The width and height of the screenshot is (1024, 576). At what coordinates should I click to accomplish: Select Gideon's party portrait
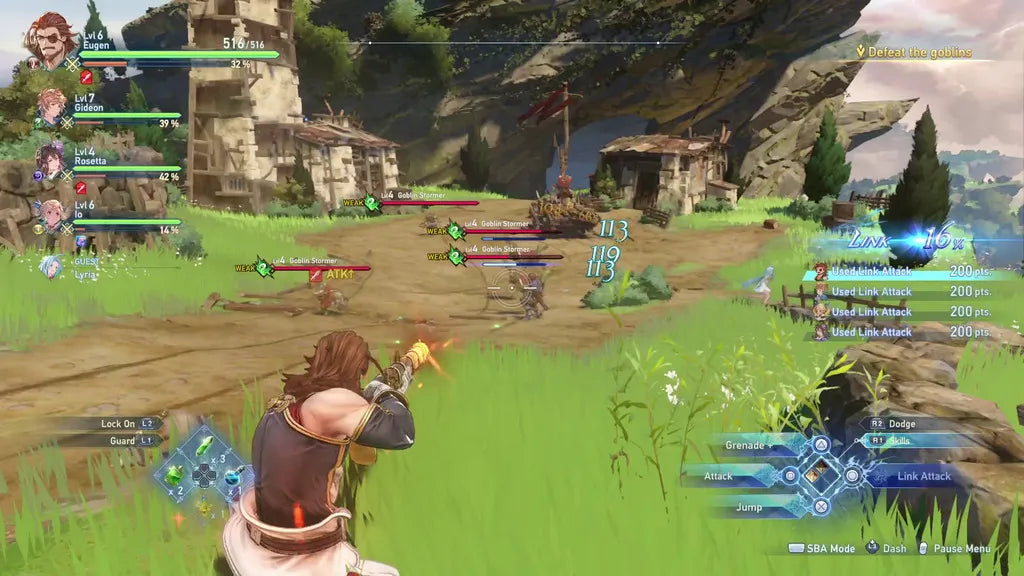pos(52,107)
